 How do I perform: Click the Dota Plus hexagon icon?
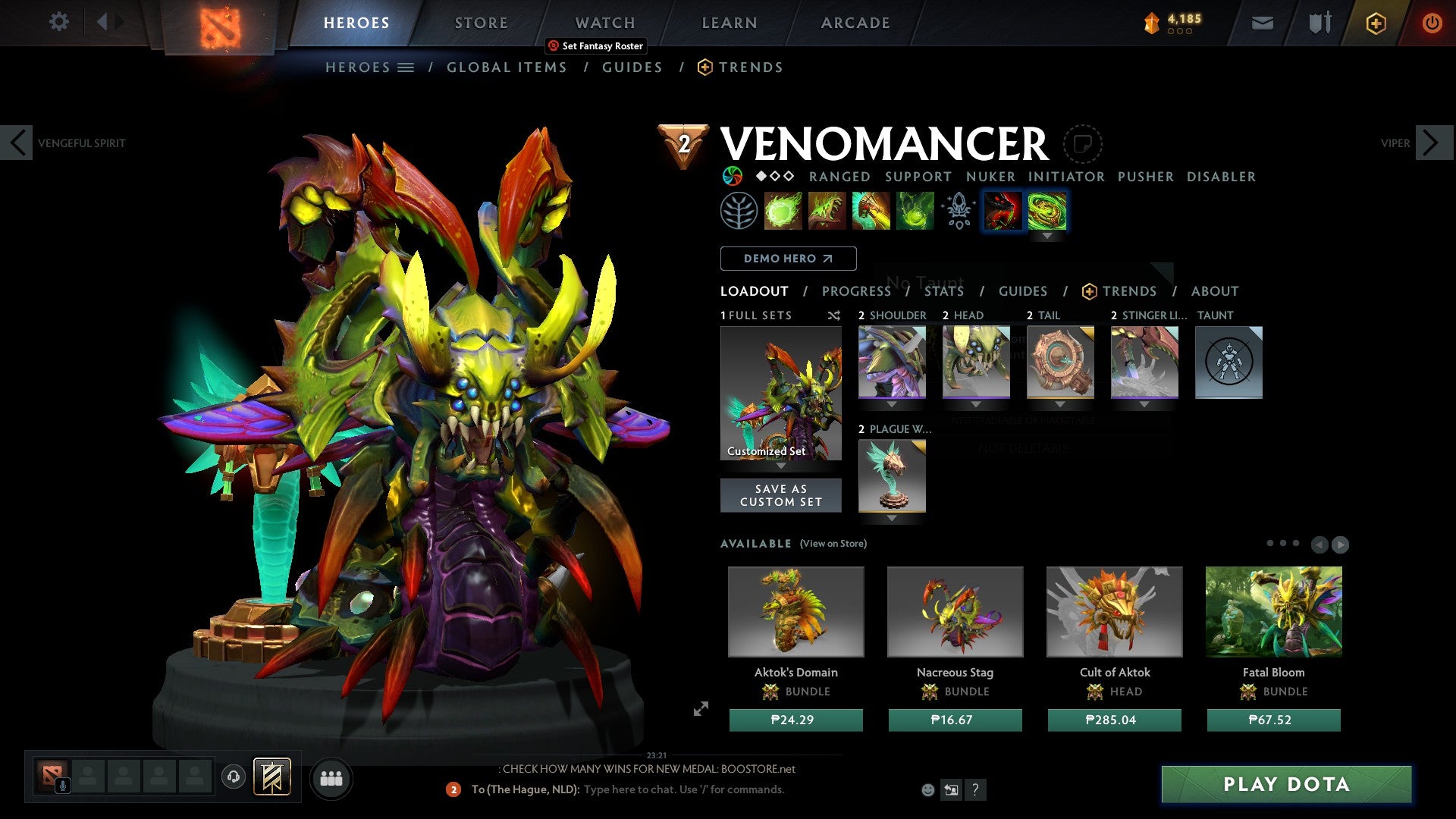[1375, 23]
